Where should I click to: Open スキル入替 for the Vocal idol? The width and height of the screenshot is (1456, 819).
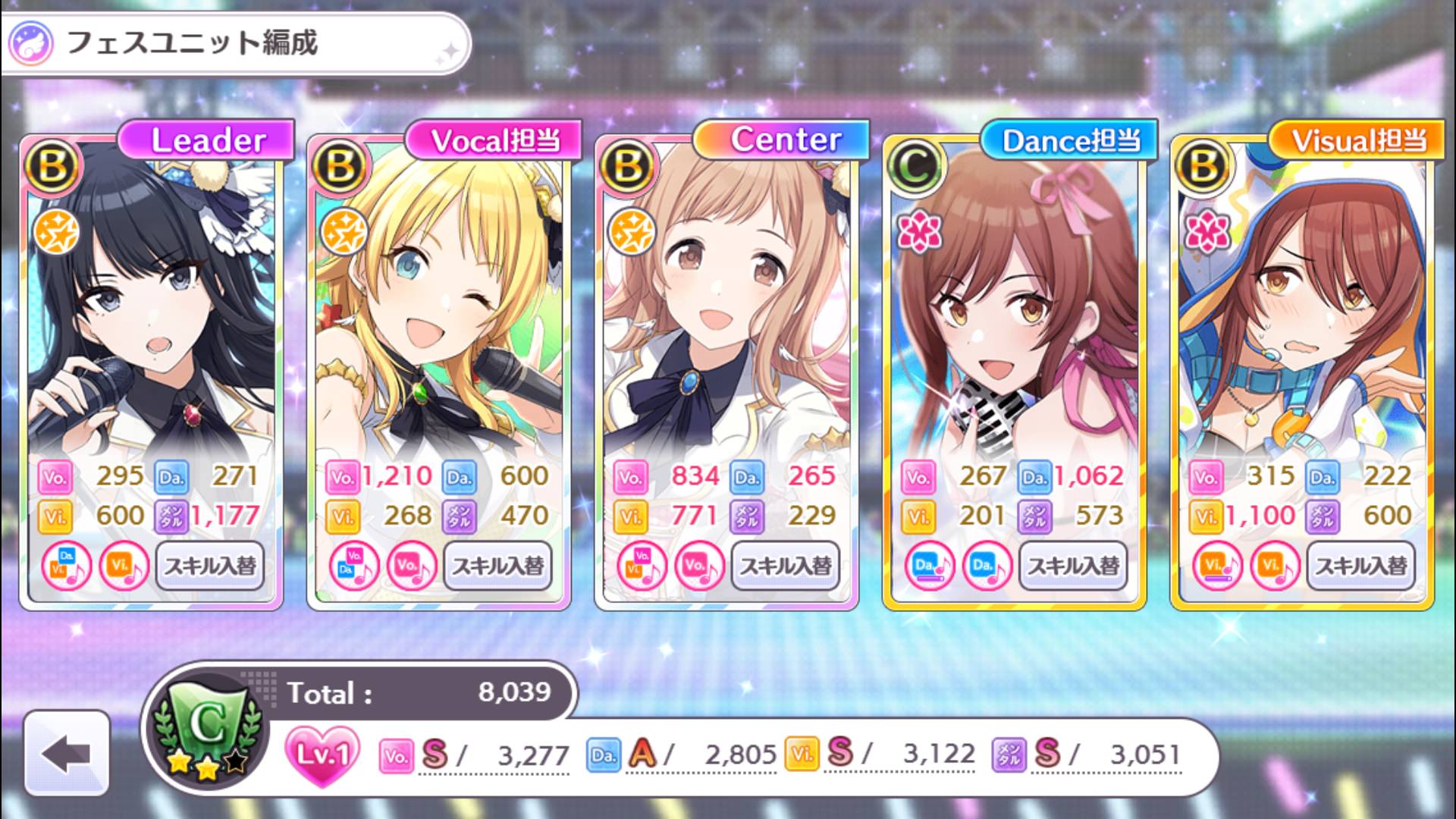coord(497,566)
